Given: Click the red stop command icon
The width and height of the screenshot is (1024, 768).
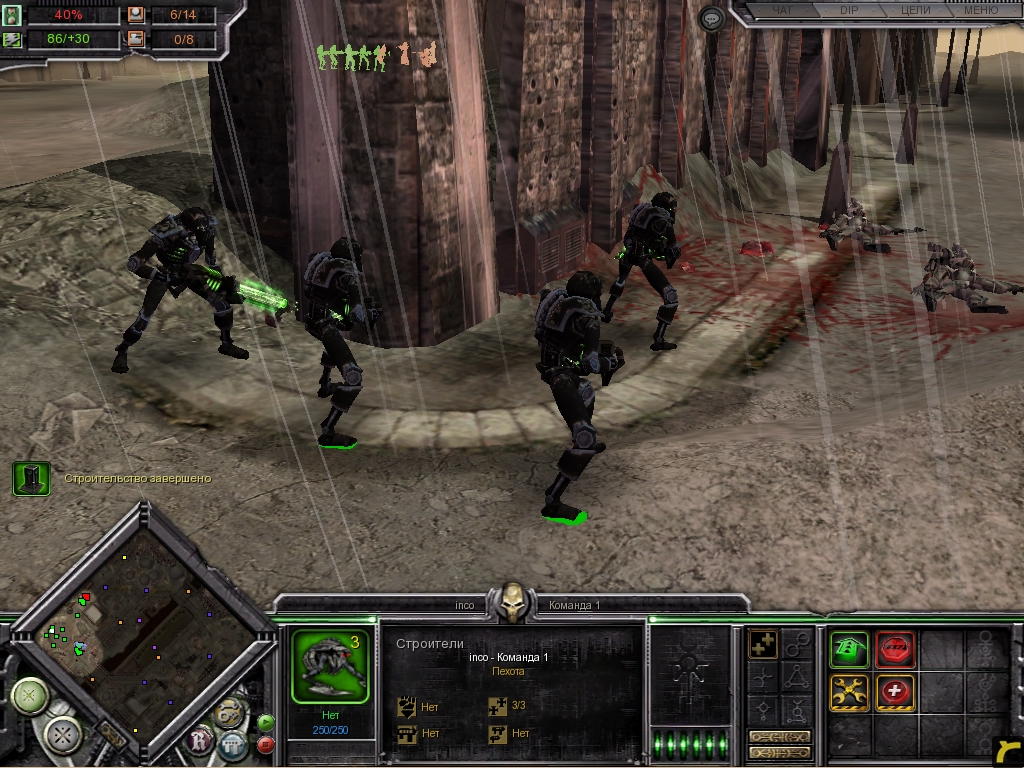Looking at the screenshot, I should [894, 649].
